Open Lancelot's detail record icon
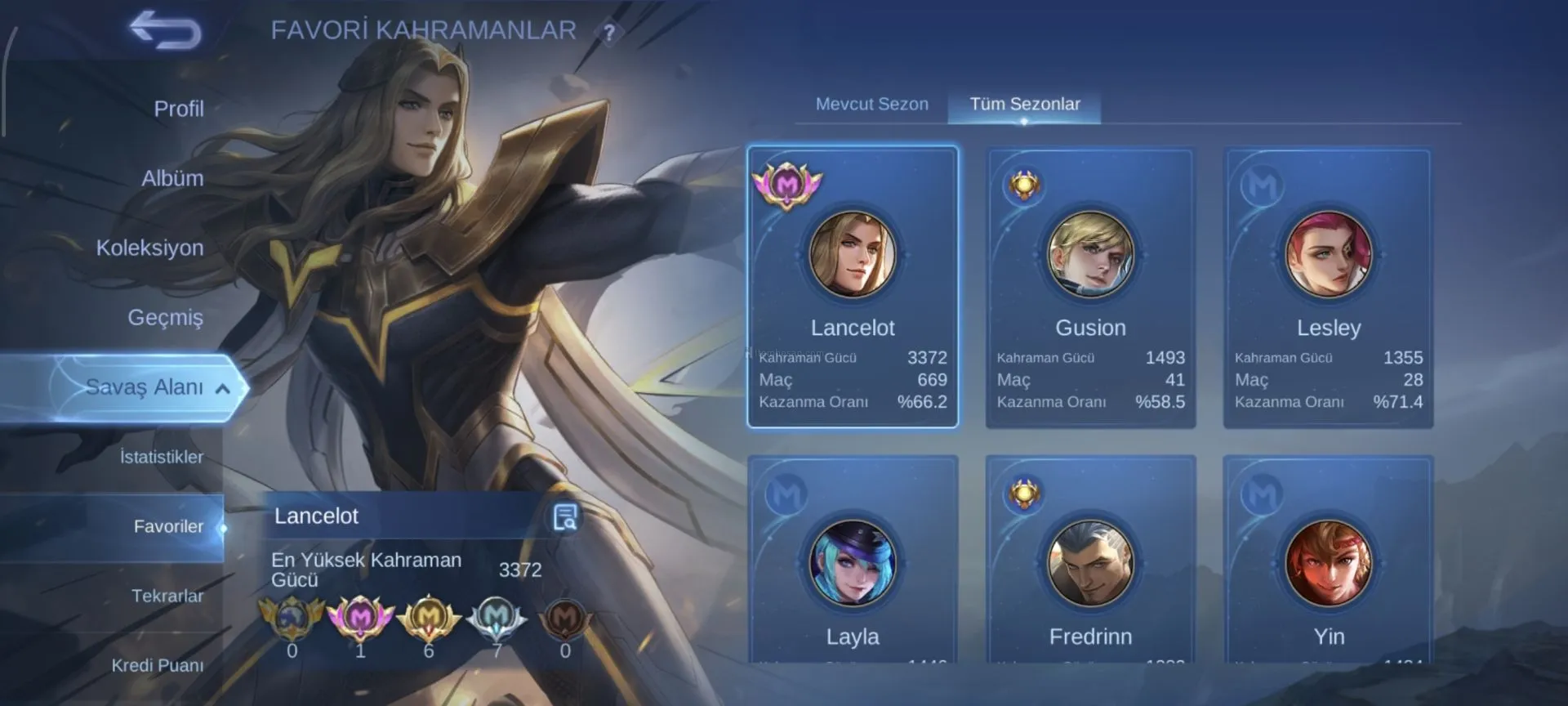This screenshot has width=1568, height=706. [x=565, y=517]
